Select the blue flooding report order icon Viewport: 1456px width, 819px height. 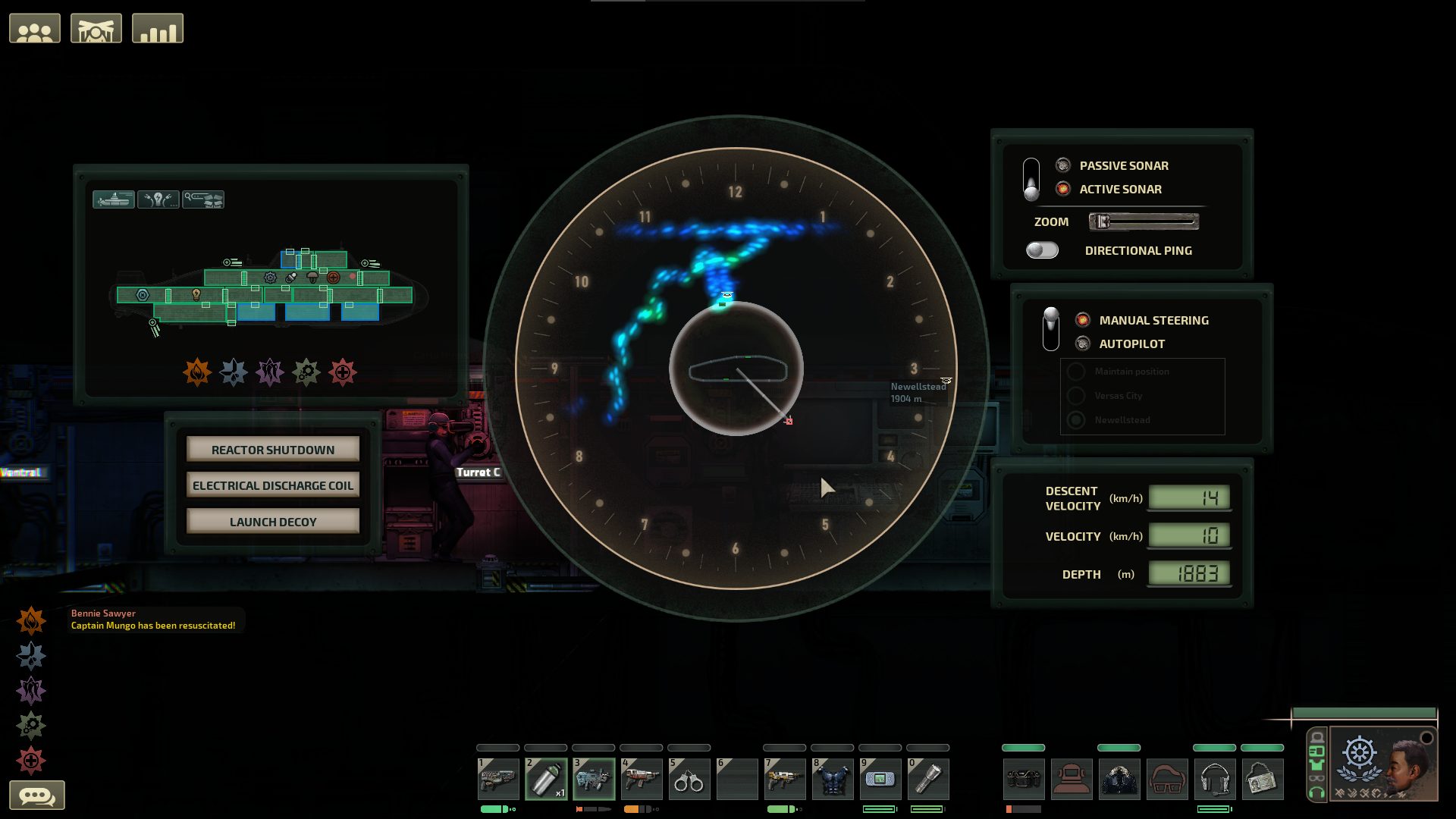(x=235, y=372)
